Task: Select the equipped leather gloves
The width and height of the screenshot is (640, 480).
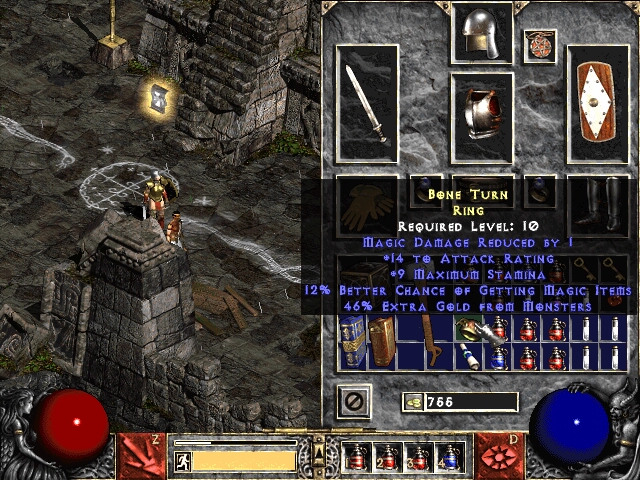Action: pos(366,203)
